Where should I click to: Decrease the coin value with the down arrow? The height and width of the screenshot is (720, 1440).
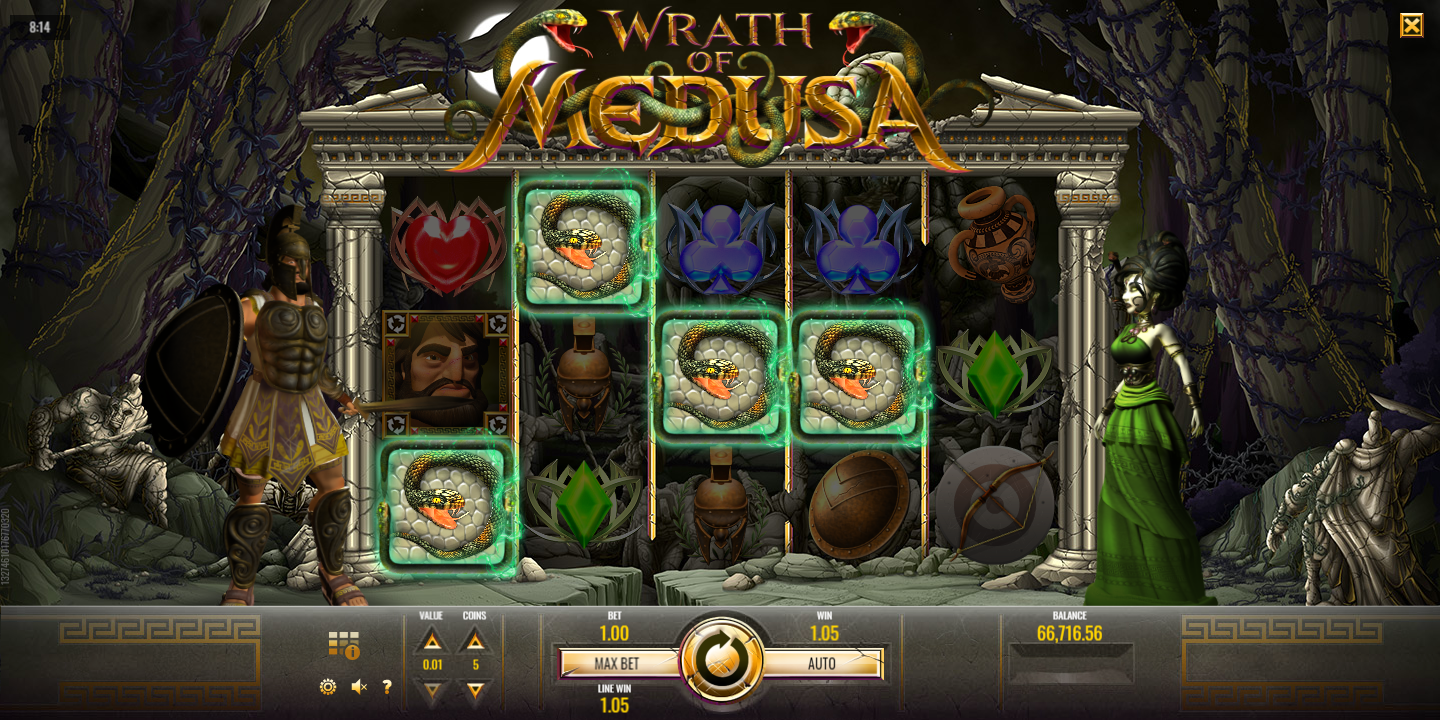[431, 689]
